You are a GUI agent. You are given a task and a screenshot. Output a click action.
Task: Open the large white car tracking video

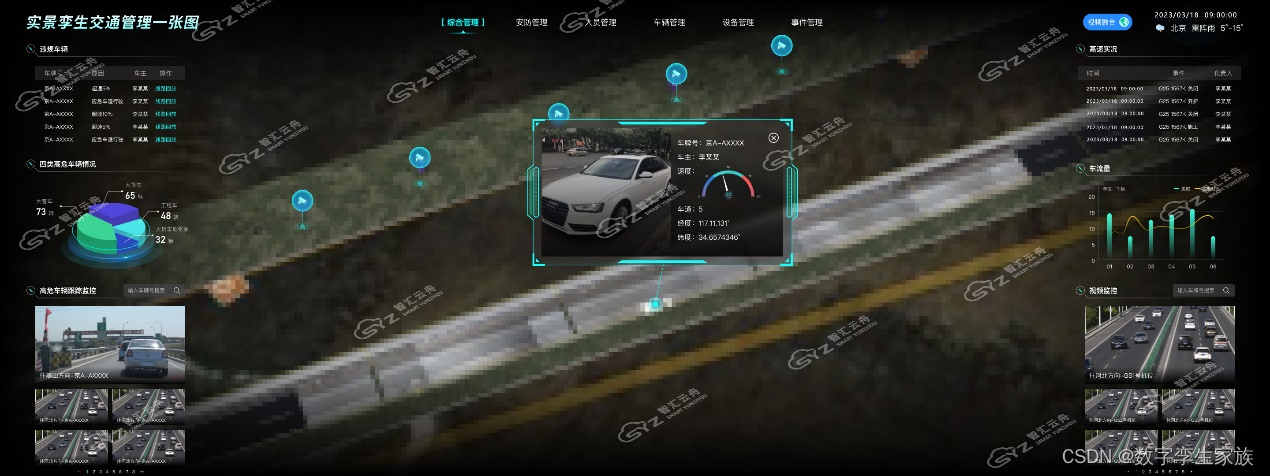point(110,344)
